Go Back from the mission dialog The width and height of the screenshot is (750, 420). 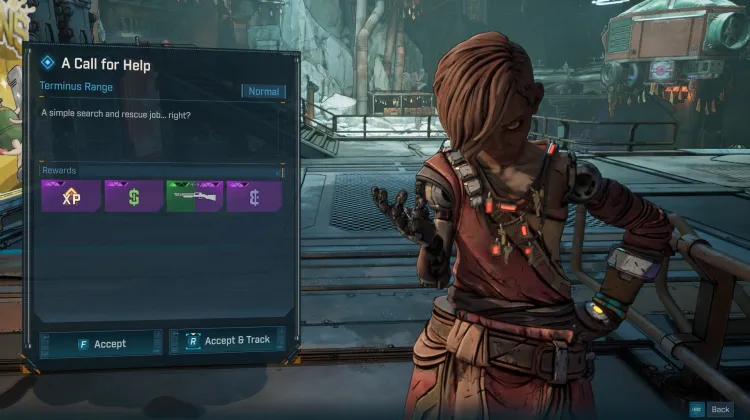tap(711, 409)
